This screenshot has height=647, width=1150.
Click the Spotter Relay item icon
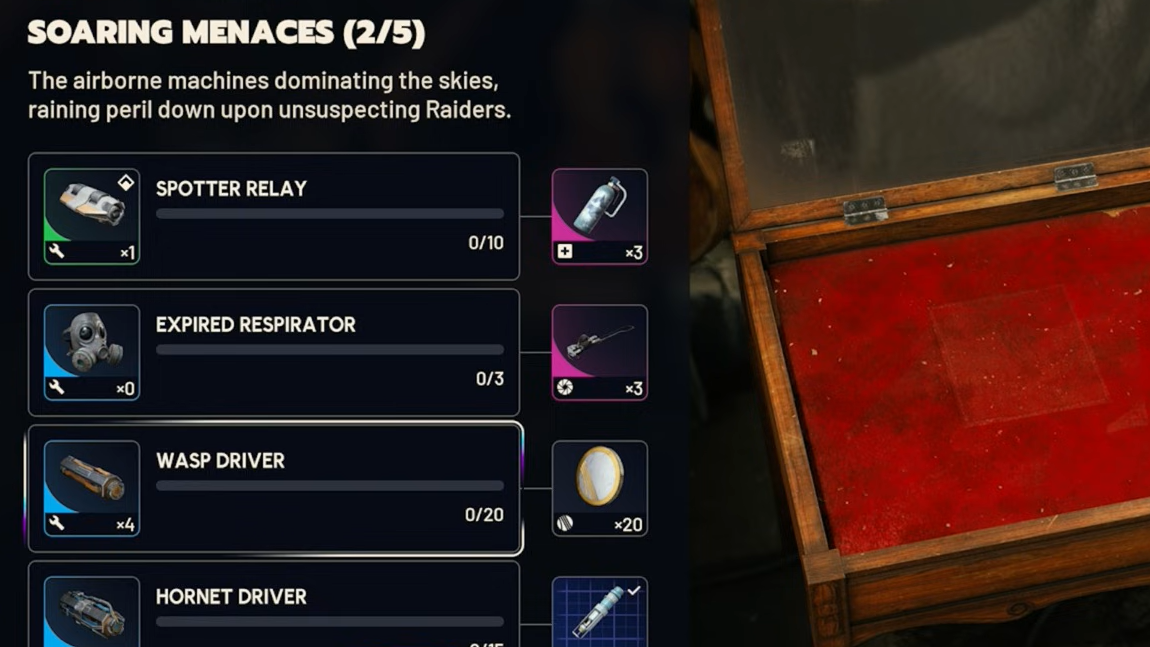coord(91,216)
